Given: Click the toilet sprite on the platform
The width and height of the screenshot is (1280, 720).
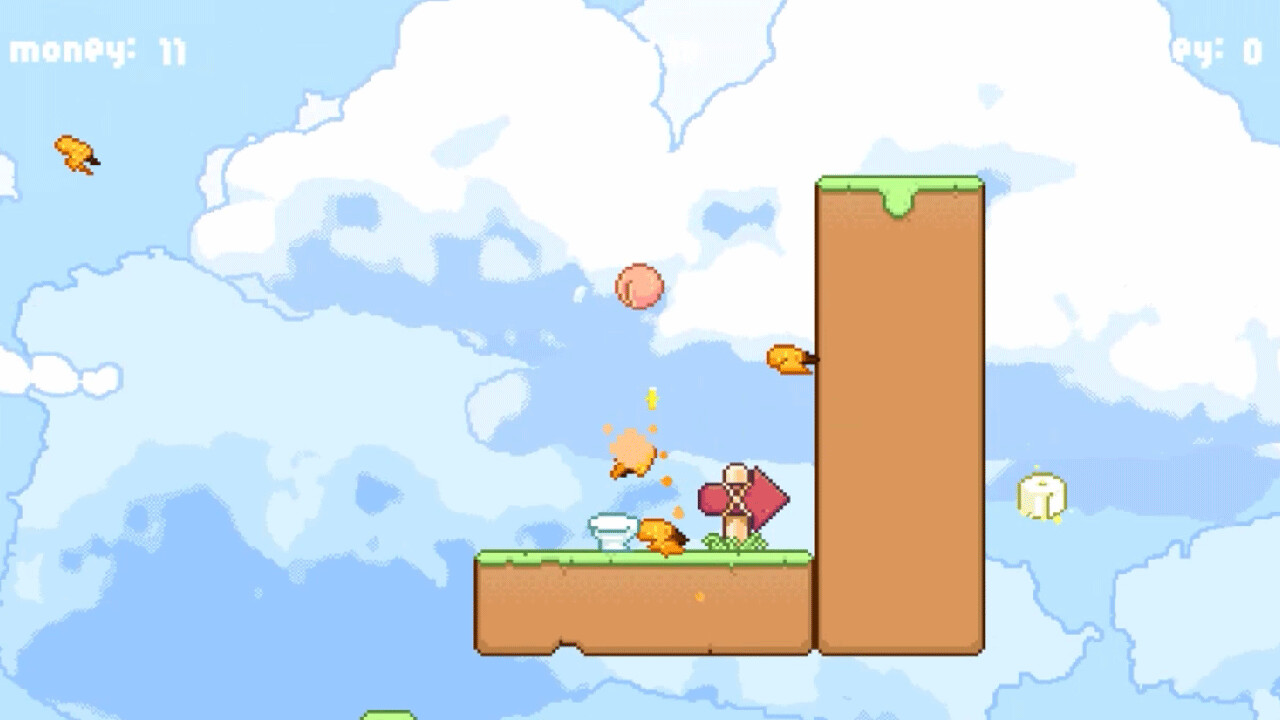Looking at the screenshot, I should point(612,530).
